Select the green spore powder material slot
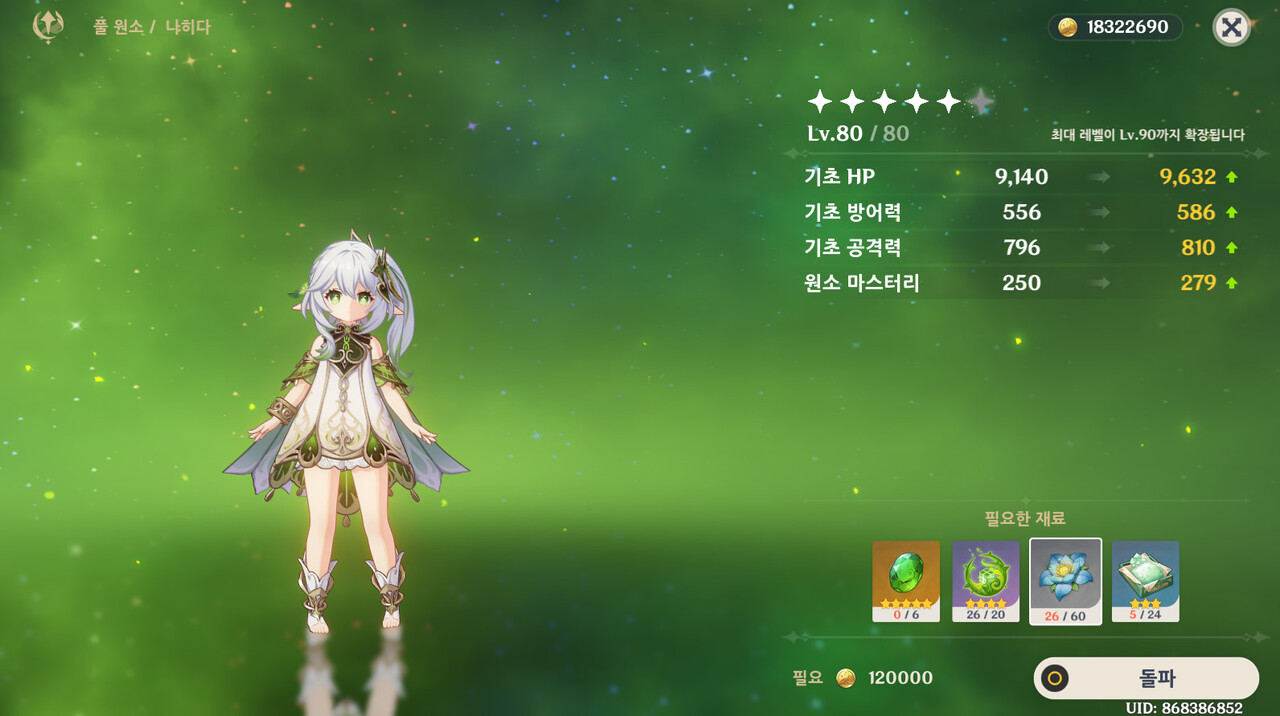1280x716 pixels. click(x=1145, y=581)
